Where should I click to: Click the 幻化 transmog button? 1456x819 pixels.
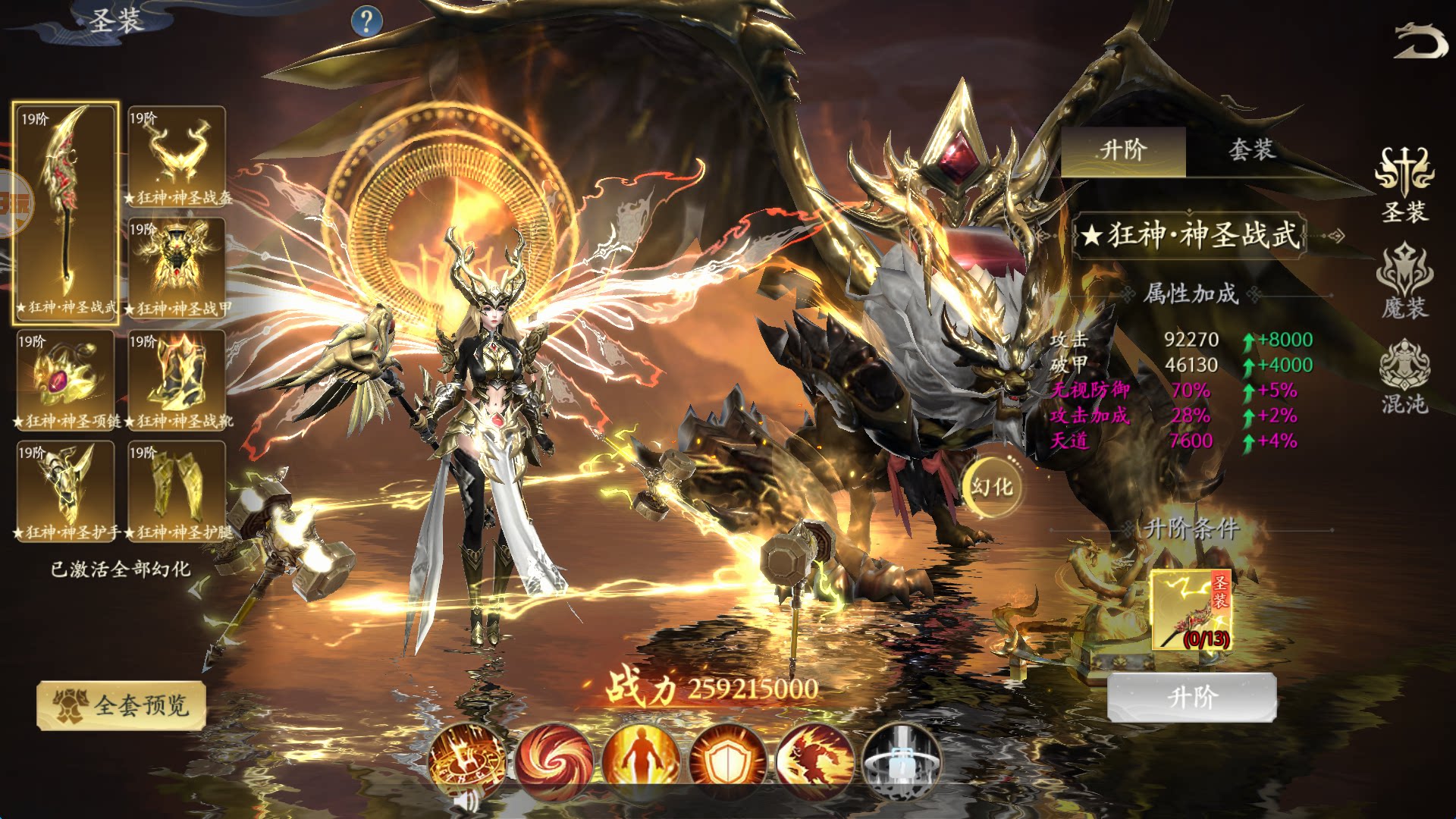992,487
